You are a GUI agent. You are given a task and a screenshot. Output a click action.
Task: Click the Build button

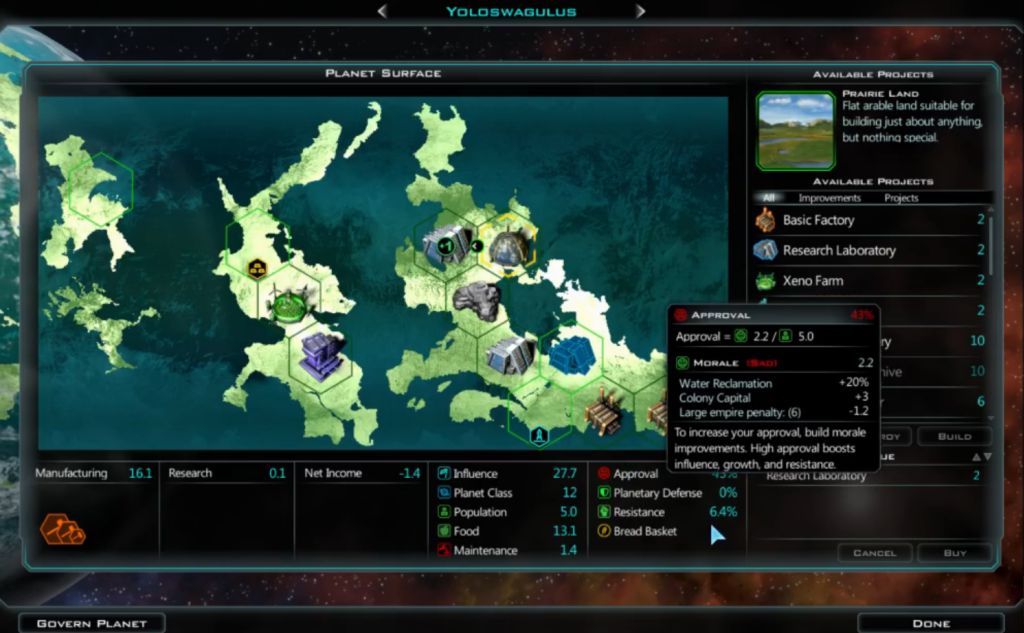[x=954, y=437]
